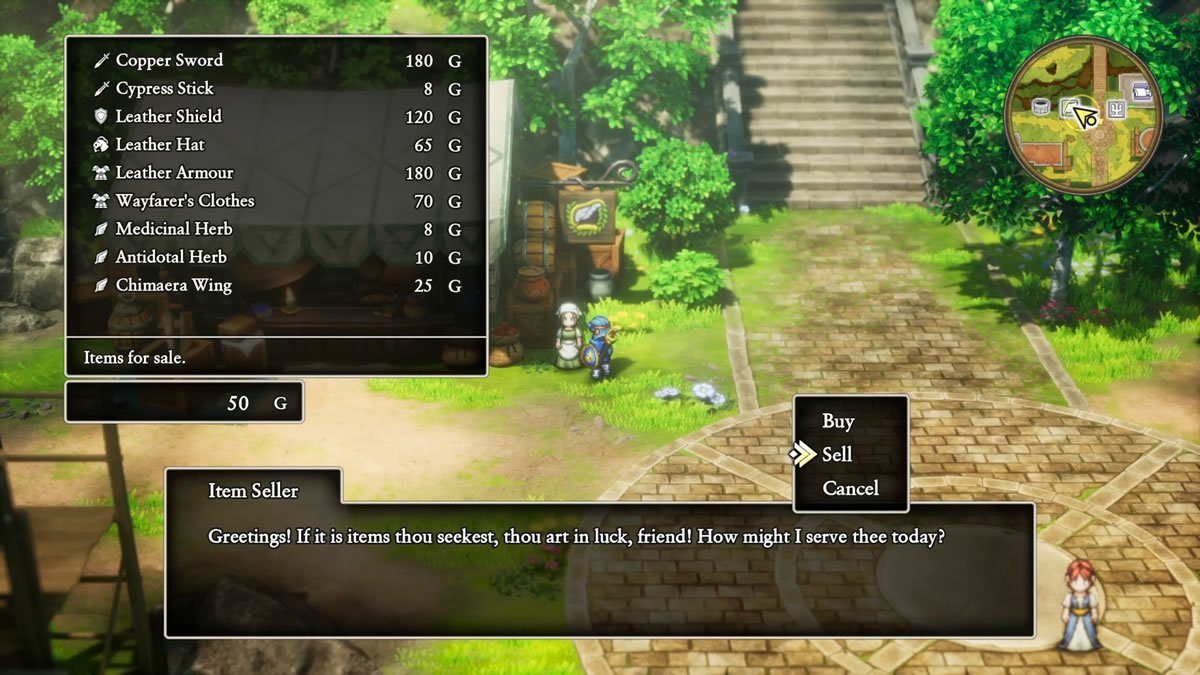Screen dimensions: 1200x675
Task: Choose Buy from the shop menu
Action: [838, 421]
